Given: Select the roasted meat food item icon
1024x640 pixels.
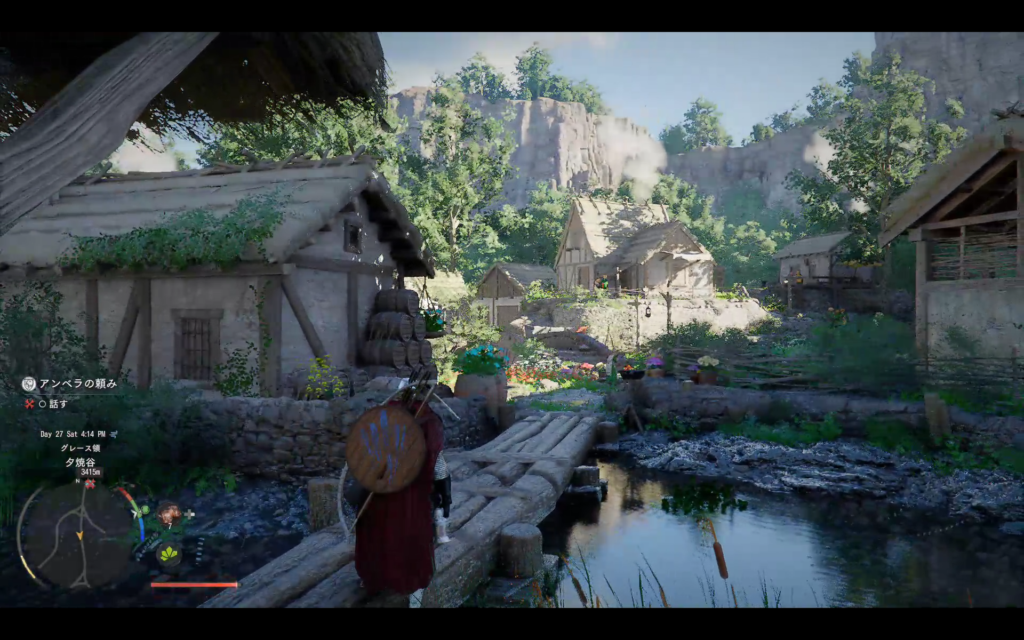Looking at the screenshot, I should pos(168,515).
